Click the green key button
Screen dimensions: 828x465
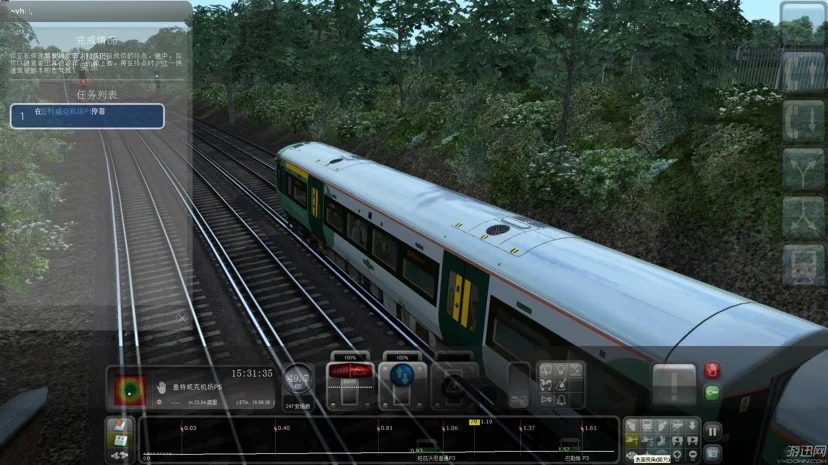pyautogui.click(x=712, y=392)
